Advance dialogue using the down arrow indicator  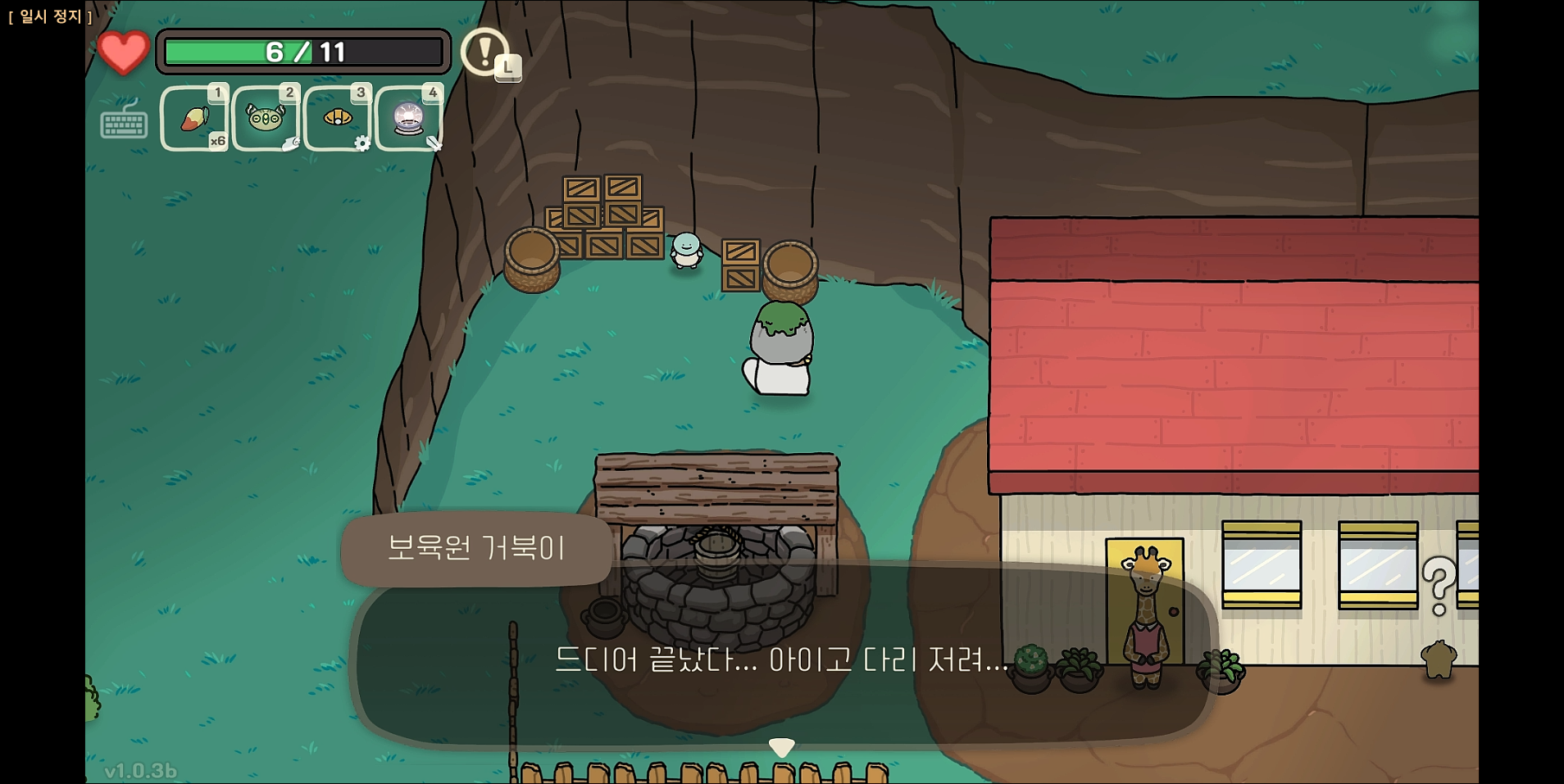tap(783, 745)
